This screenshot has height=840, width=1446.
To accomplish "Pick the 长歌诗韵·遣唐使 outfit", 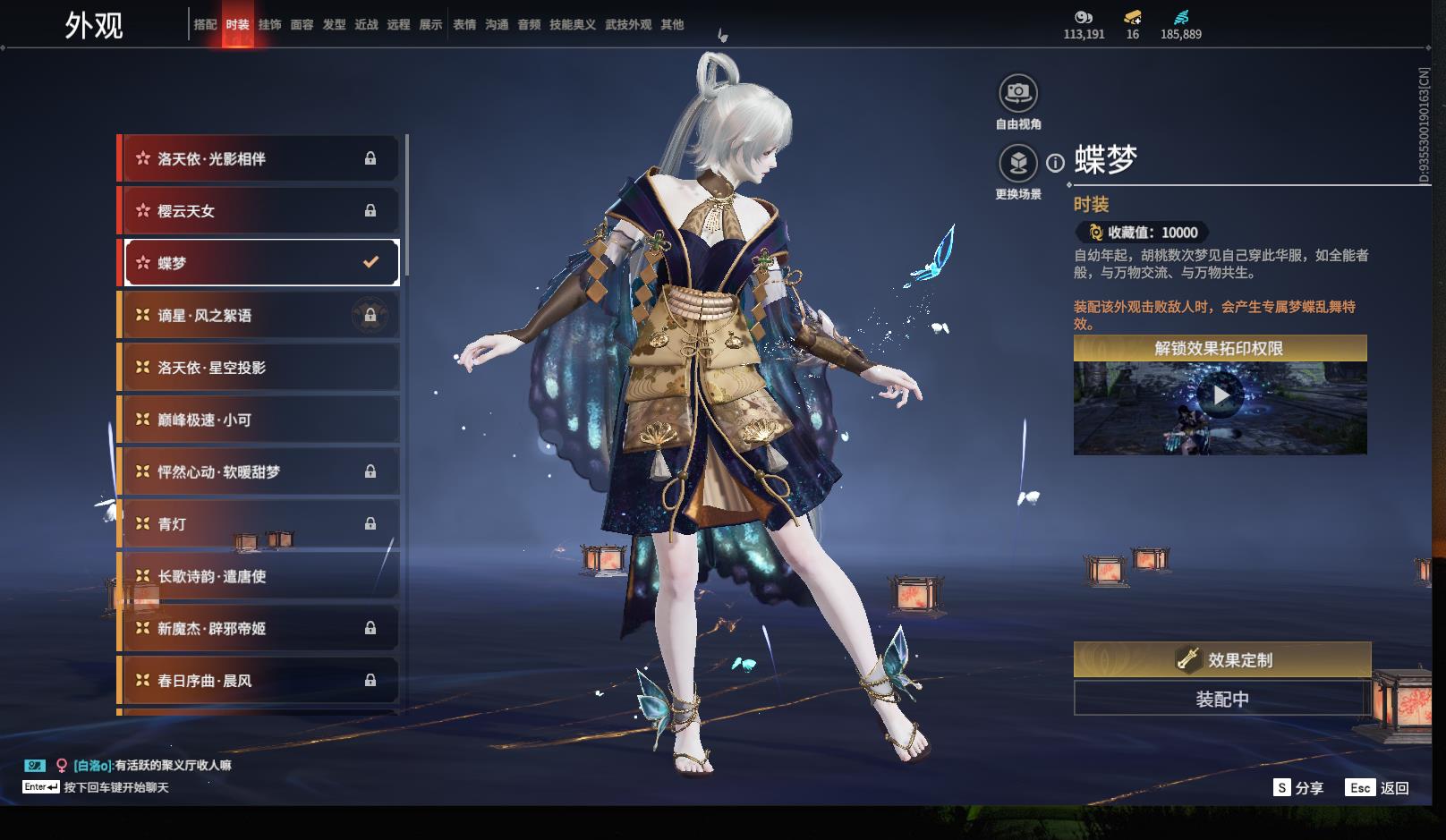I will [259, 576].
